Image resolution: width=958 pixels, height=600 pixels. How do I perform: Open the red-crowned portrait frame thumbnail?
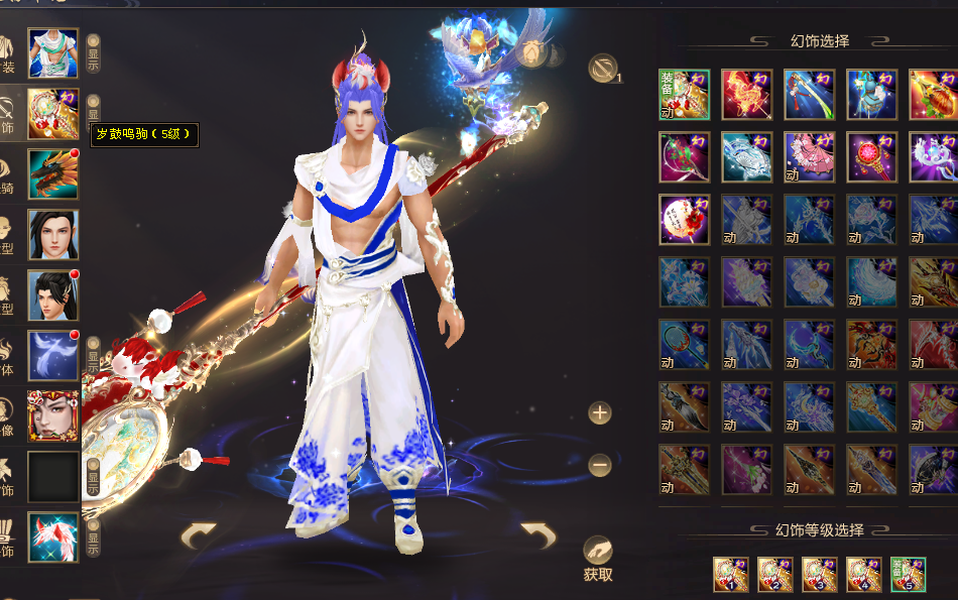53,416
